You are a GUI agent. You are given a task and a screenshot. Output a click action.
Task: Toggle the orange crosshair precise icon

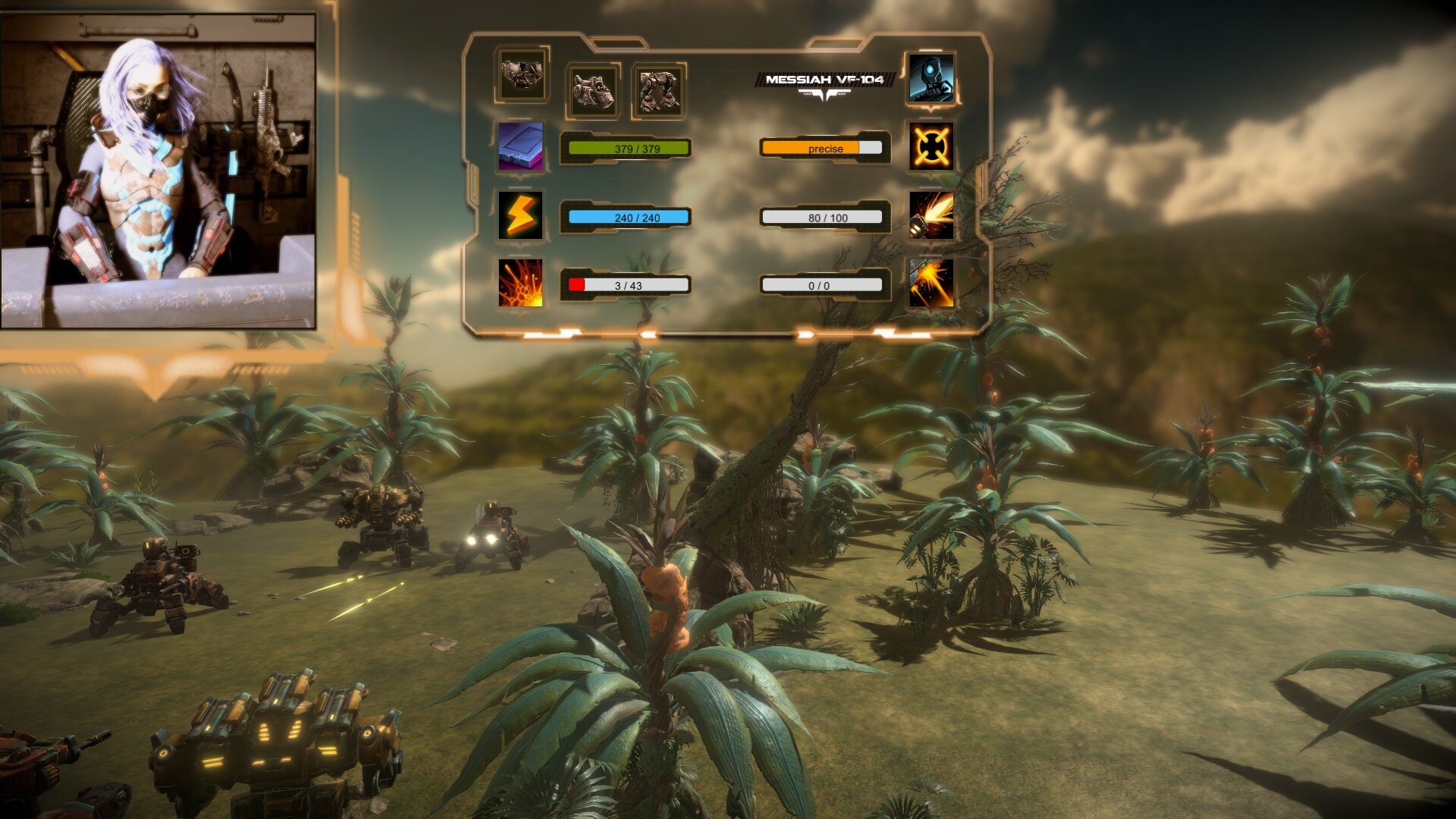click(x=931, y=146)
